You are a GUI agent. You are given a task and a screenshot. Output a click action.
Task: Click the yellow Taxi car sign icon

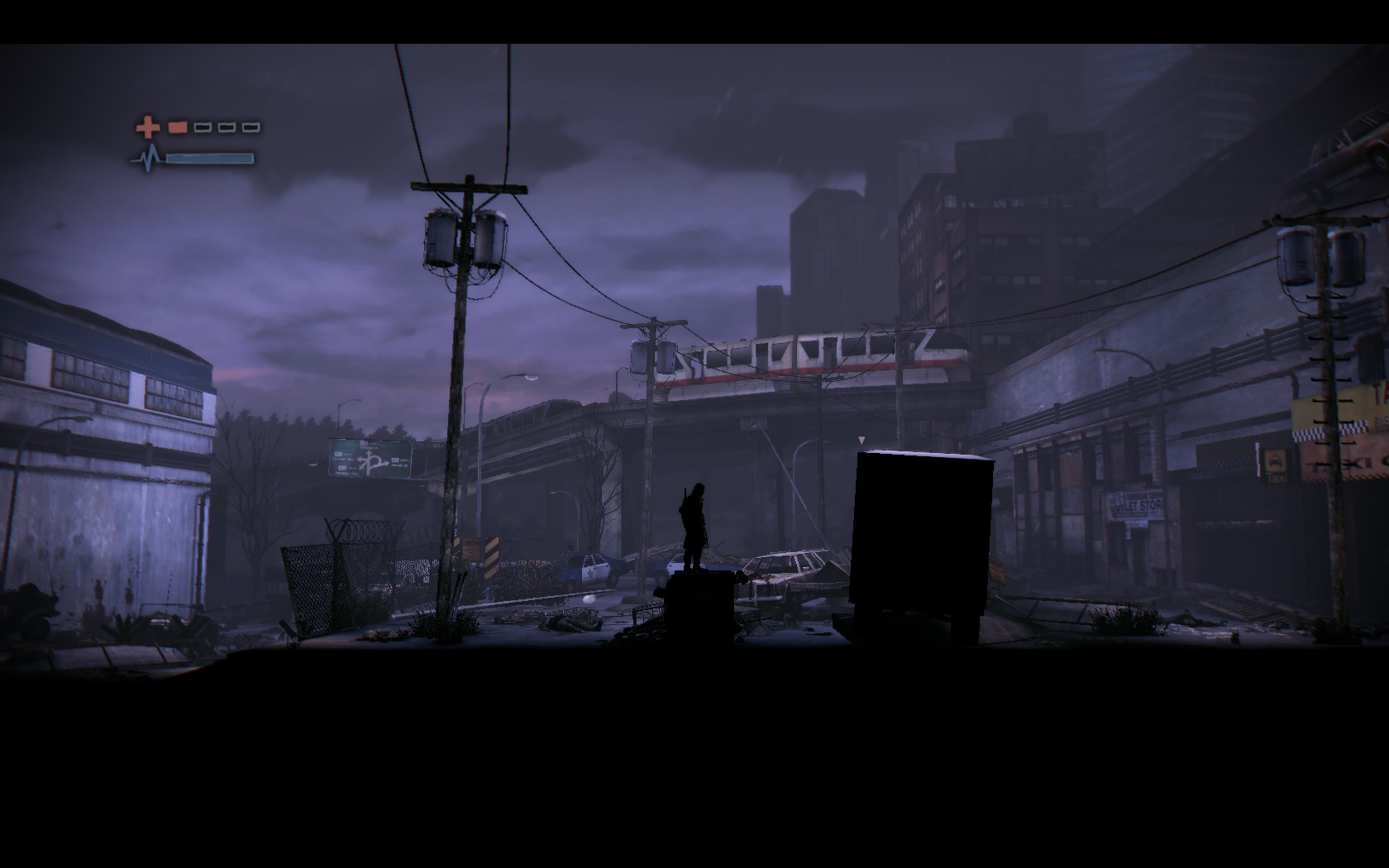pos(1275,460)
